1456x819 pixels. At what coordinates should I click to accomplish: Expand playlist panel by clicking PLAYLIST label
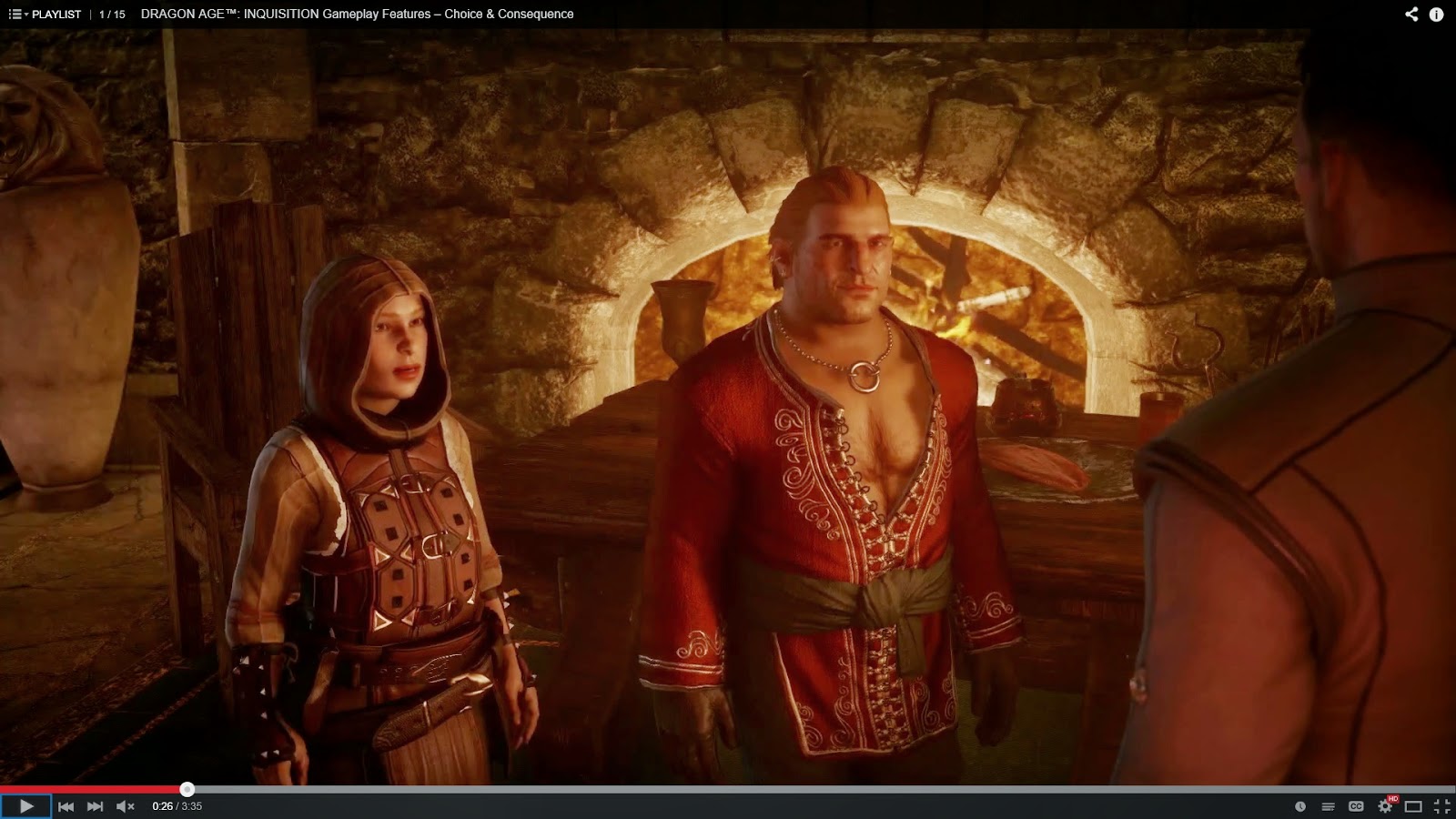[x=56, y=14]
